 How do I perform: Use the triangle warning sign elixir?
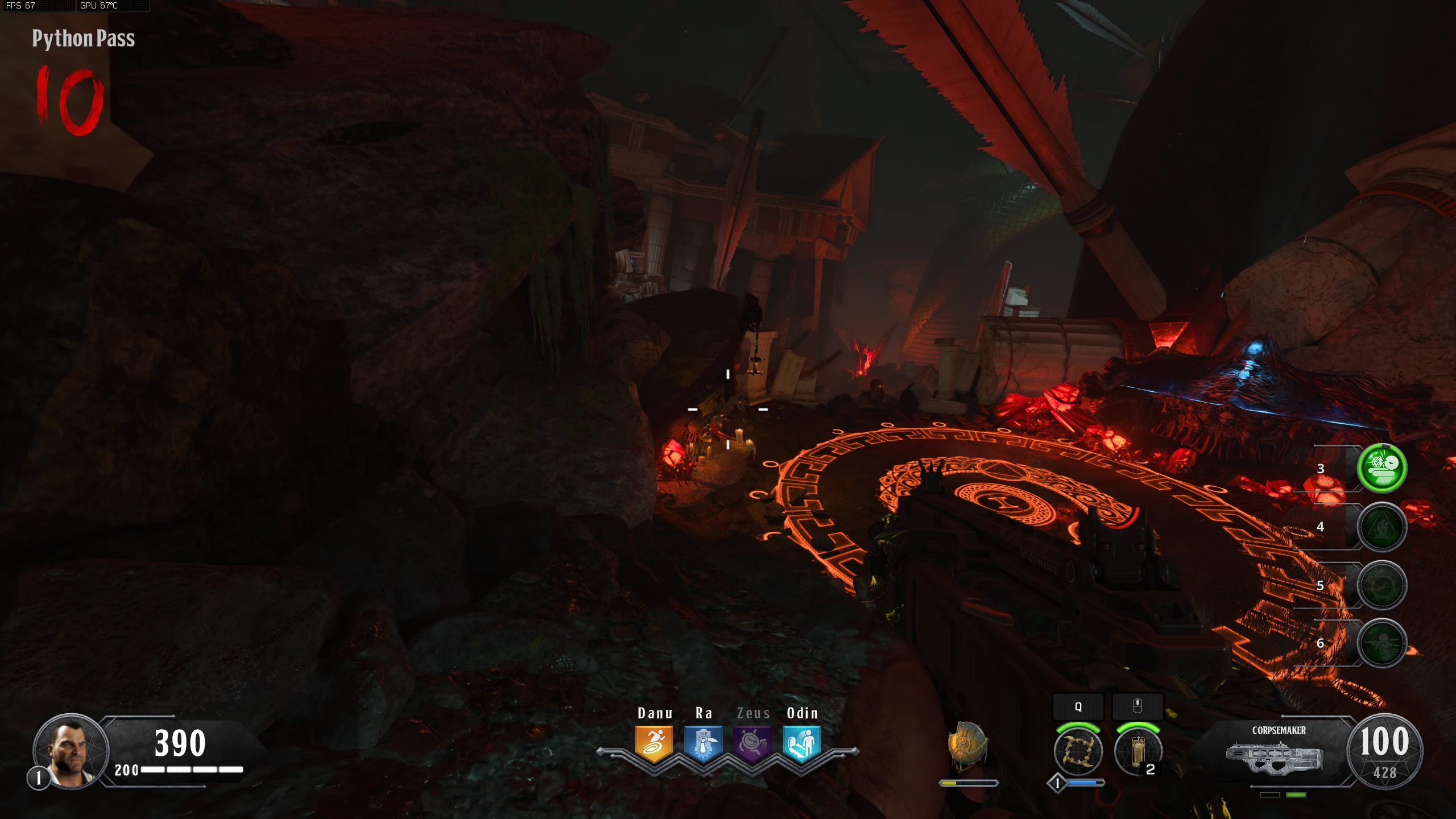[1381, 527]
